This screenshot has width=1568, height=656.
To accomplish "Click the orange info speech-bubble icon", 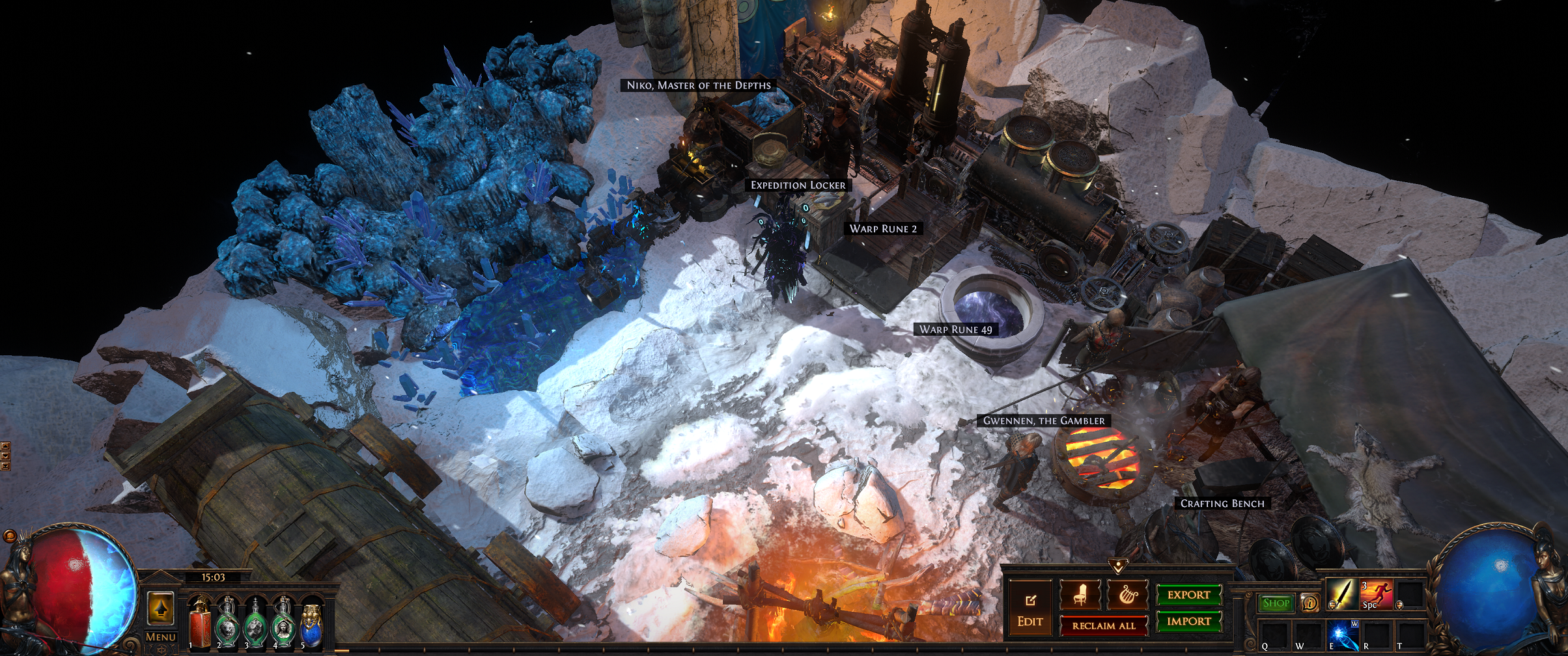I will coord(1309,603).
